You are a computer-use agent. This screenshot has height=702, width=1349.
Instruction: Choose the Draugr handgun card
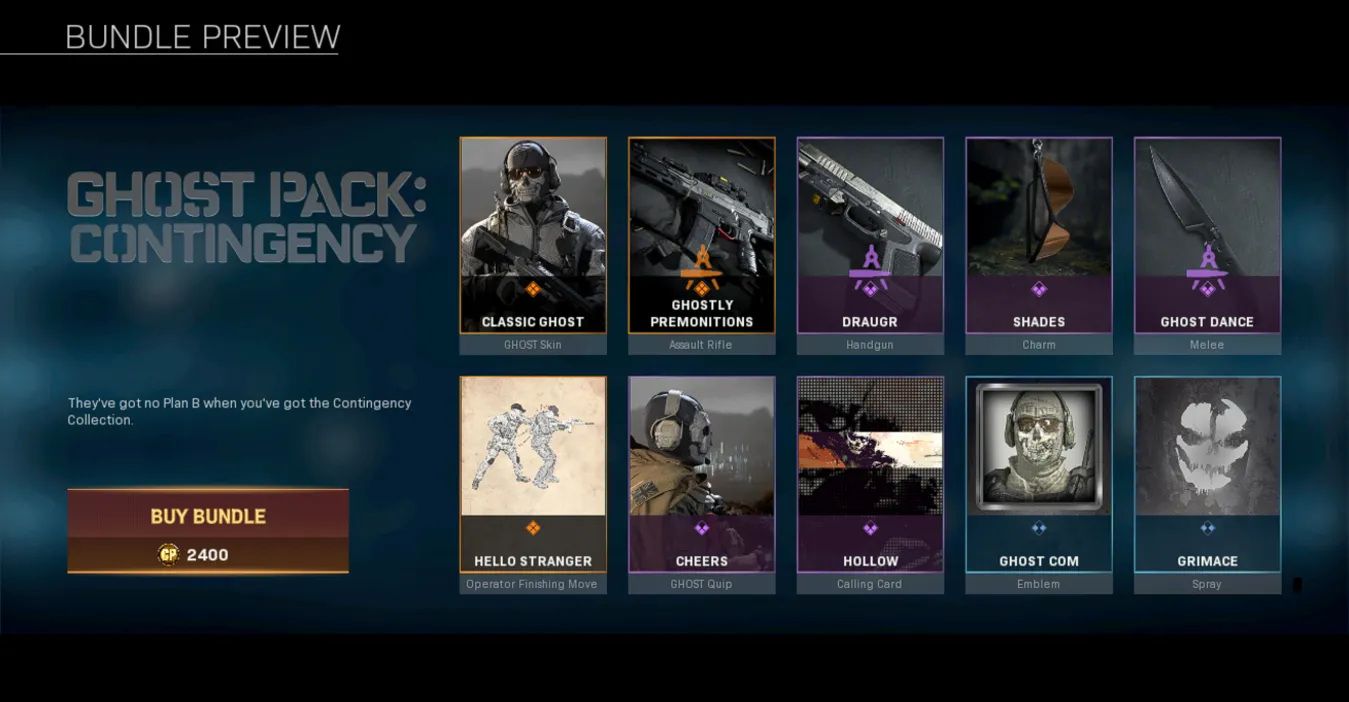click(870, 236)
